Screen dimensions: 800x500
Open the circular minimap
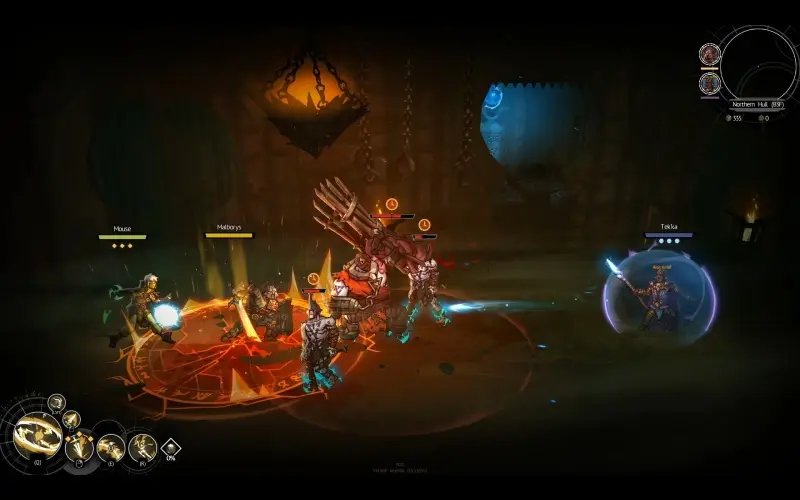pyautogui.click(x=757, y=64)
